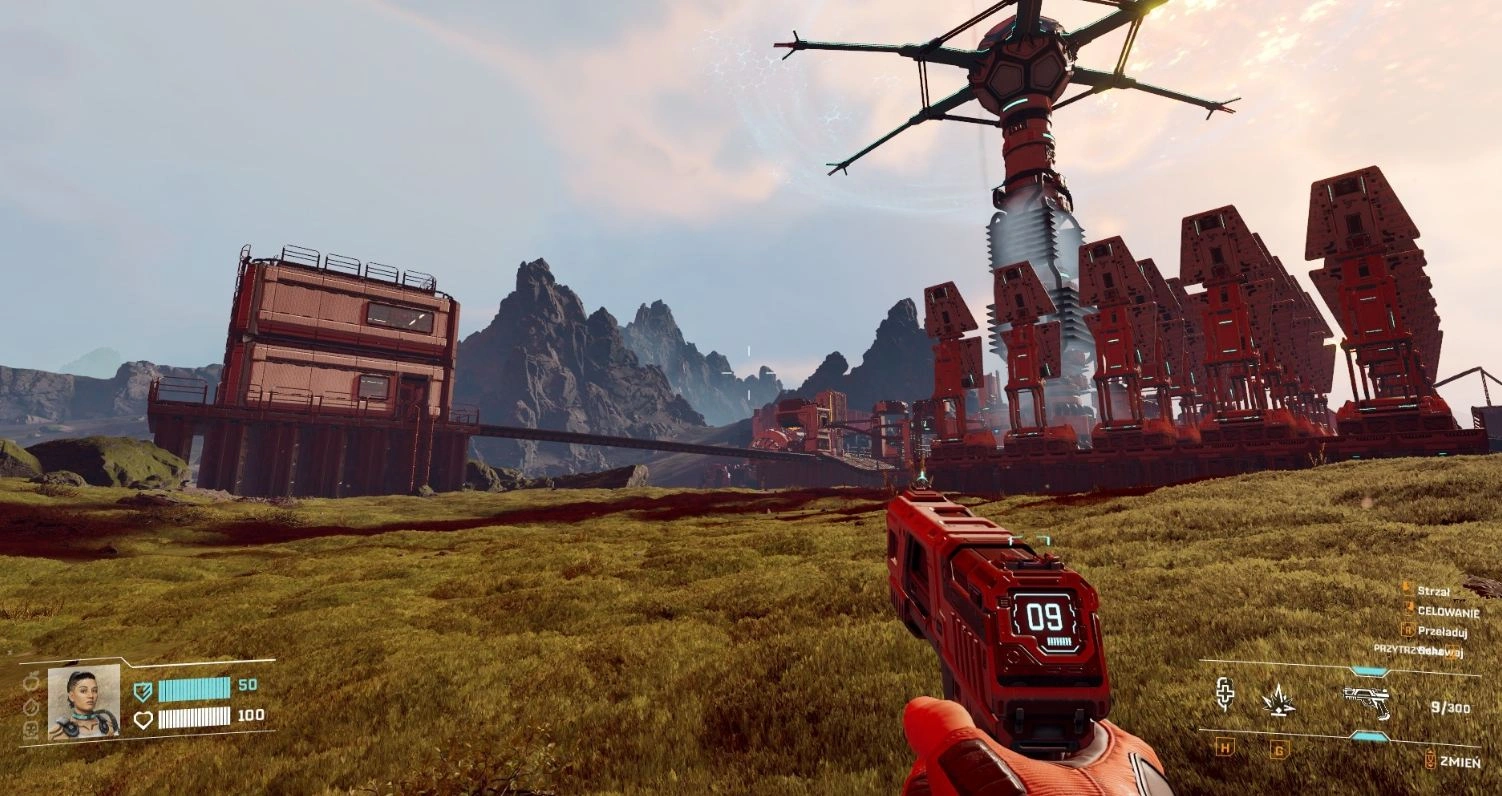1502x796 pixels.
Task: Click the skull status icon
Action: [30, 730]
